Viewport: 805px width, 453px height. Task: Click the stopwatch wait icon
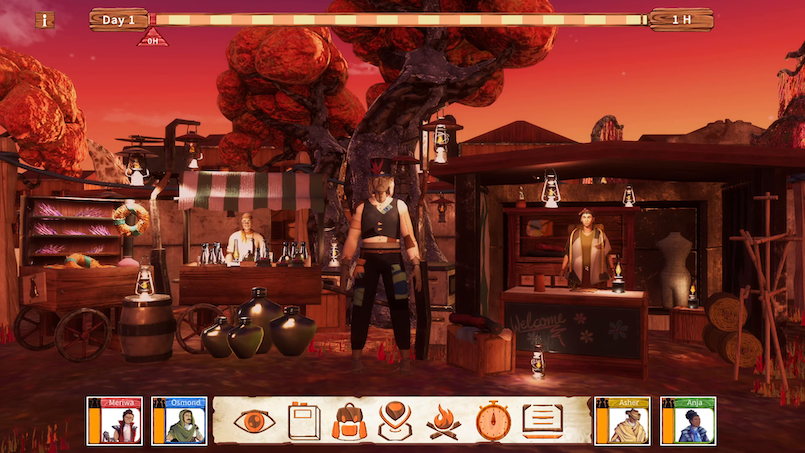[x=493, y=421]
